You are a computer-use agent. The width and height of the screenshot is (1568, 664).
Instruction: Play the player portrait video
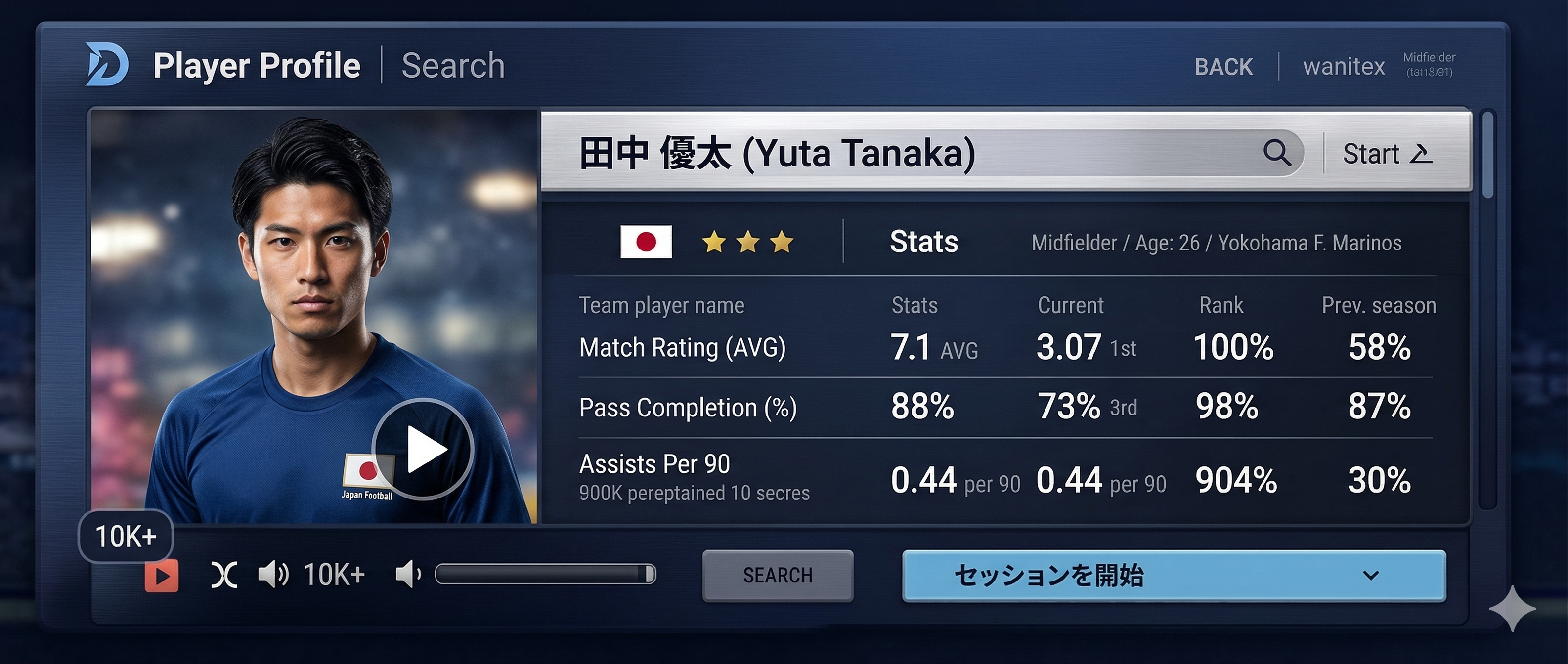[423, 449]
